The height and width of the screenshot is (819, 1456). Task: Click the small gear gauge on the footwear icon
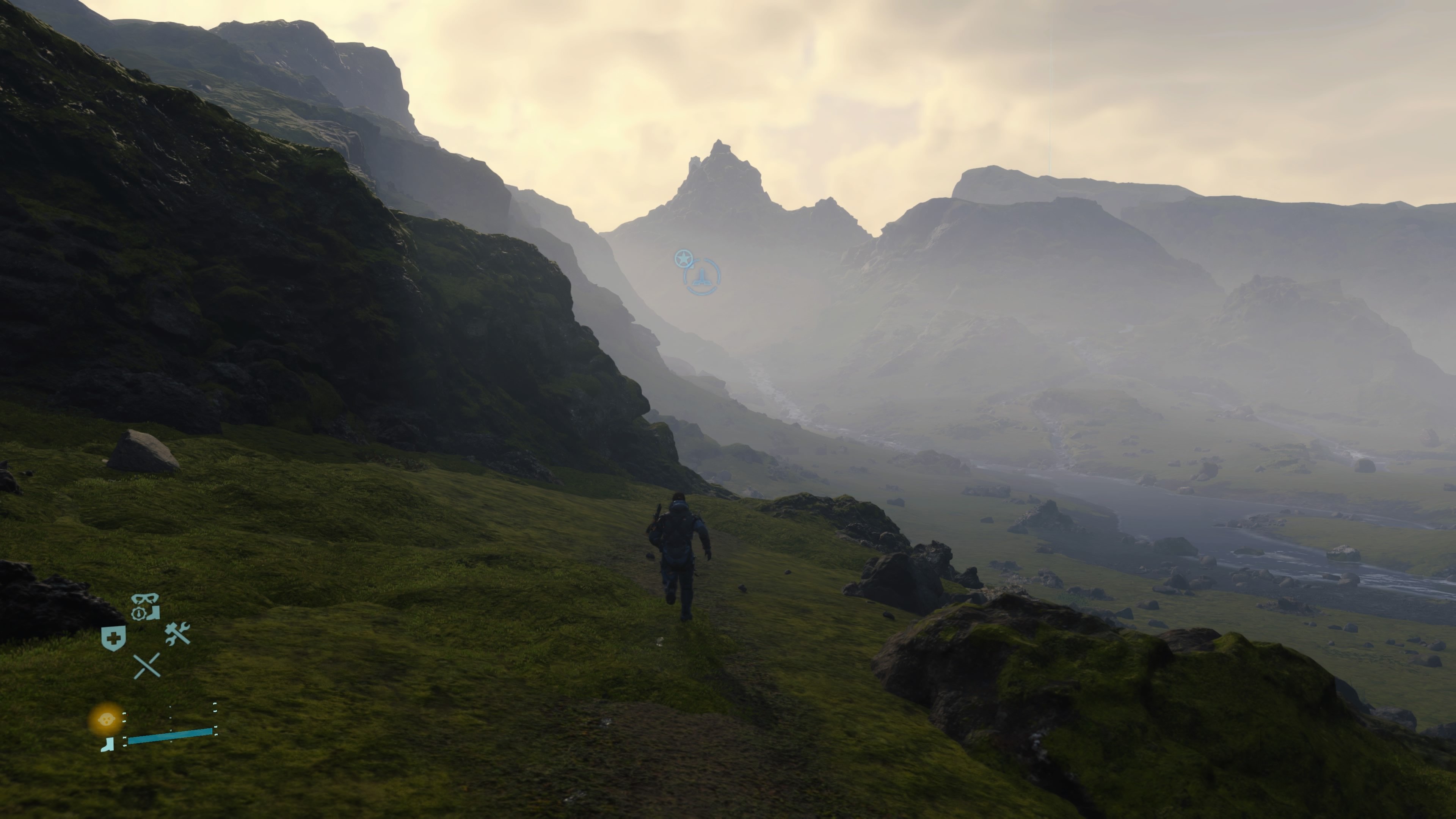point(138,613)
